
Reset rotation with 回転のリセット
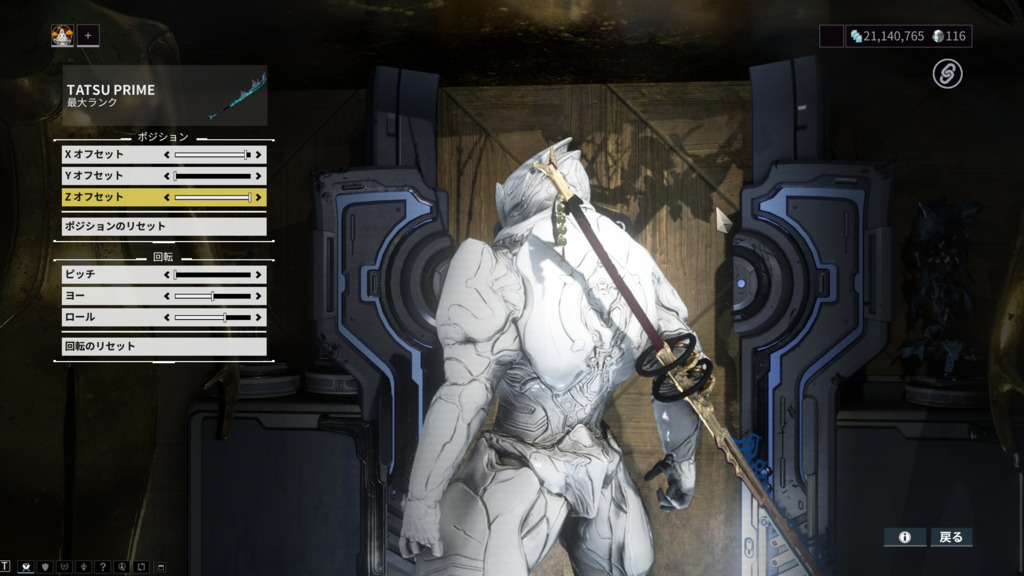pyautogui.click(x=164, y=346)
